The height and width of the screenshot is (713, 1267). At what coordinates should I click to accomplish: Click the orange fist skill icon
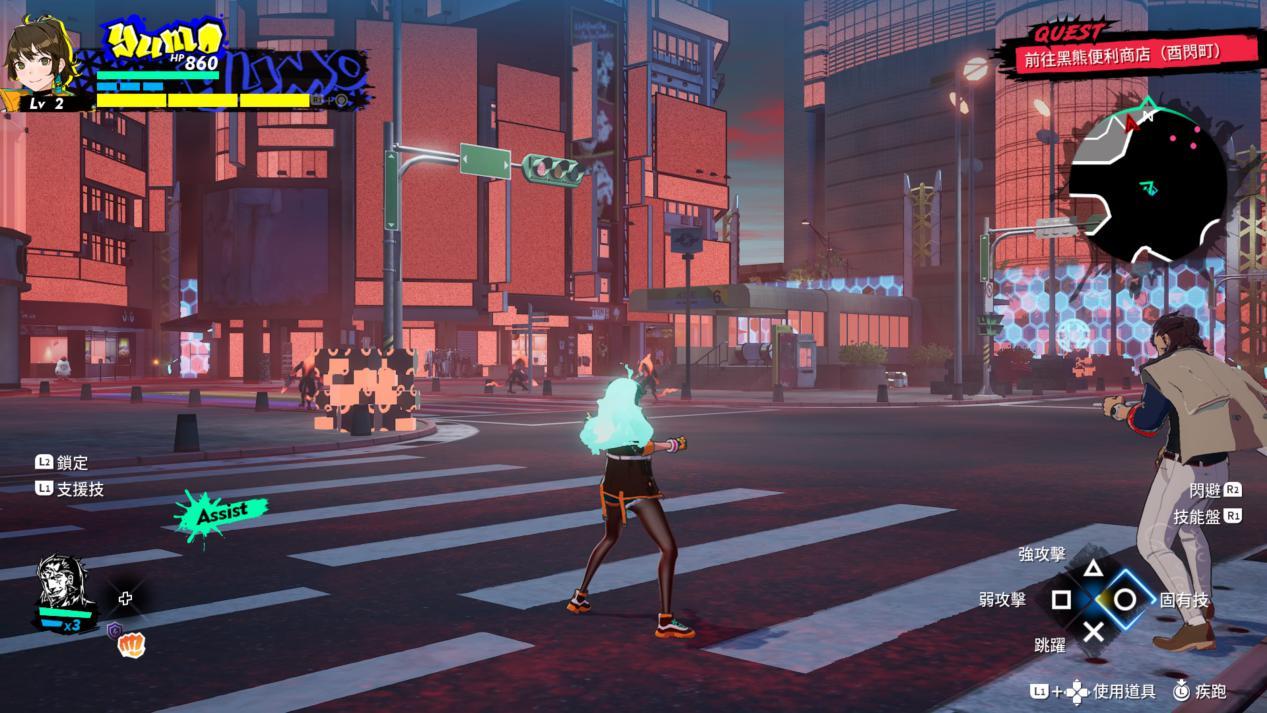pyautogui.click(x=131, y=645)
